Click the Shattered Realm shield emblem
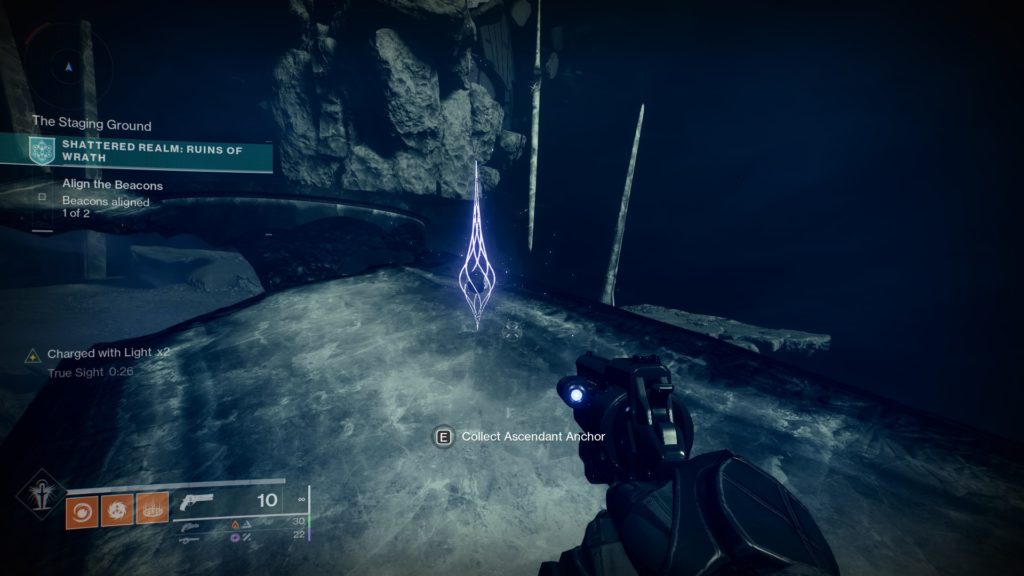 pos(41,151)
